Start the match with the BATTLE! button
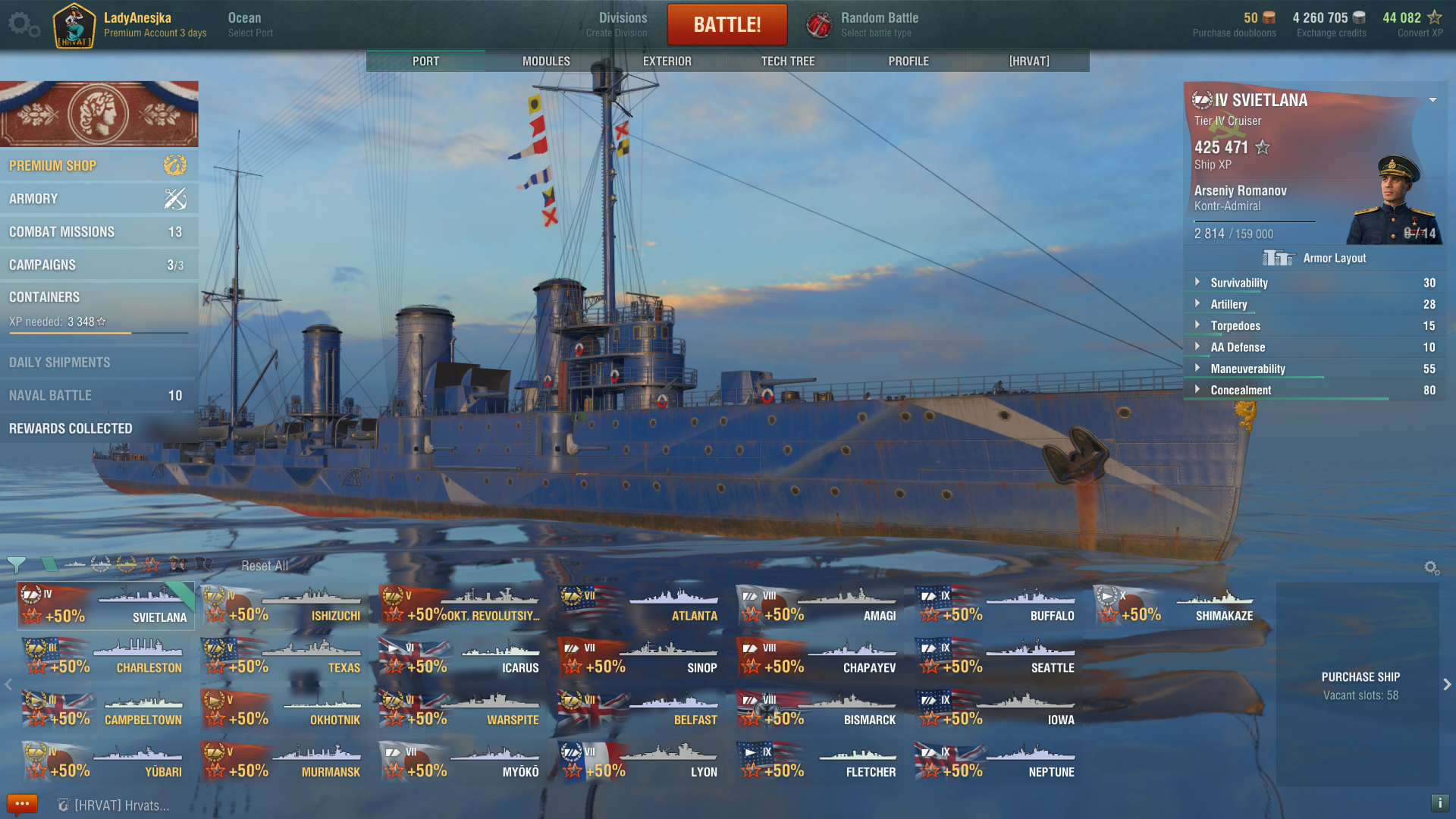1456x819 pixels. pos(726,24)
